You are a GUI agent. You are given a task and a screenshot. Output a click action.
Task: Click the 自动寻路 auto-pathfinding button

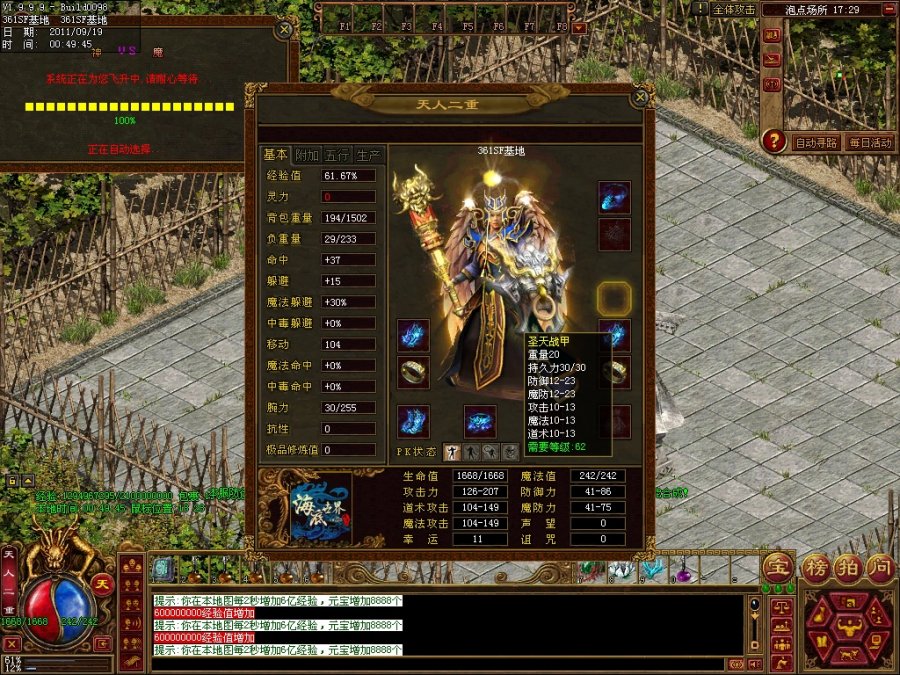pyautogui.click(x=816, y=143)
